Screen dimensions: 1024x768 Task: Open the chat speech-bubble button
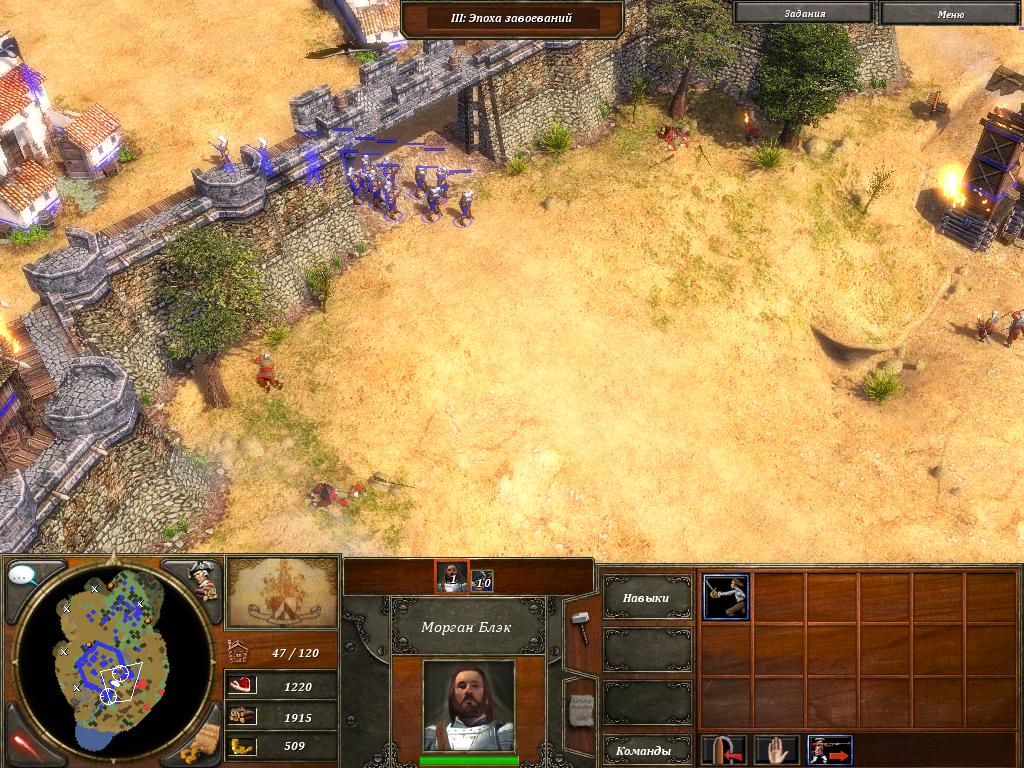click(x=23, y=576)
